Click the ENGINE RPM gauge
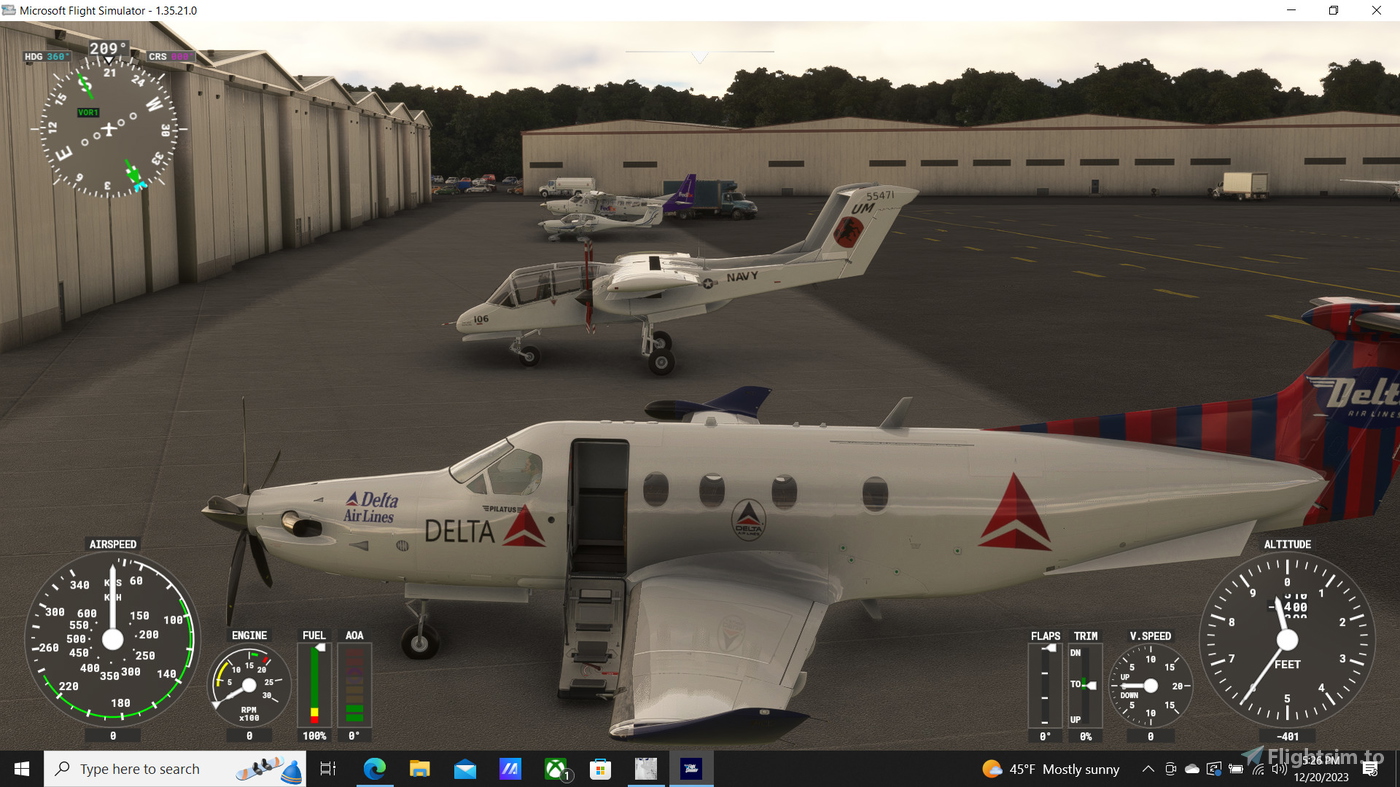1400x787 pixels. coord(248,683)
